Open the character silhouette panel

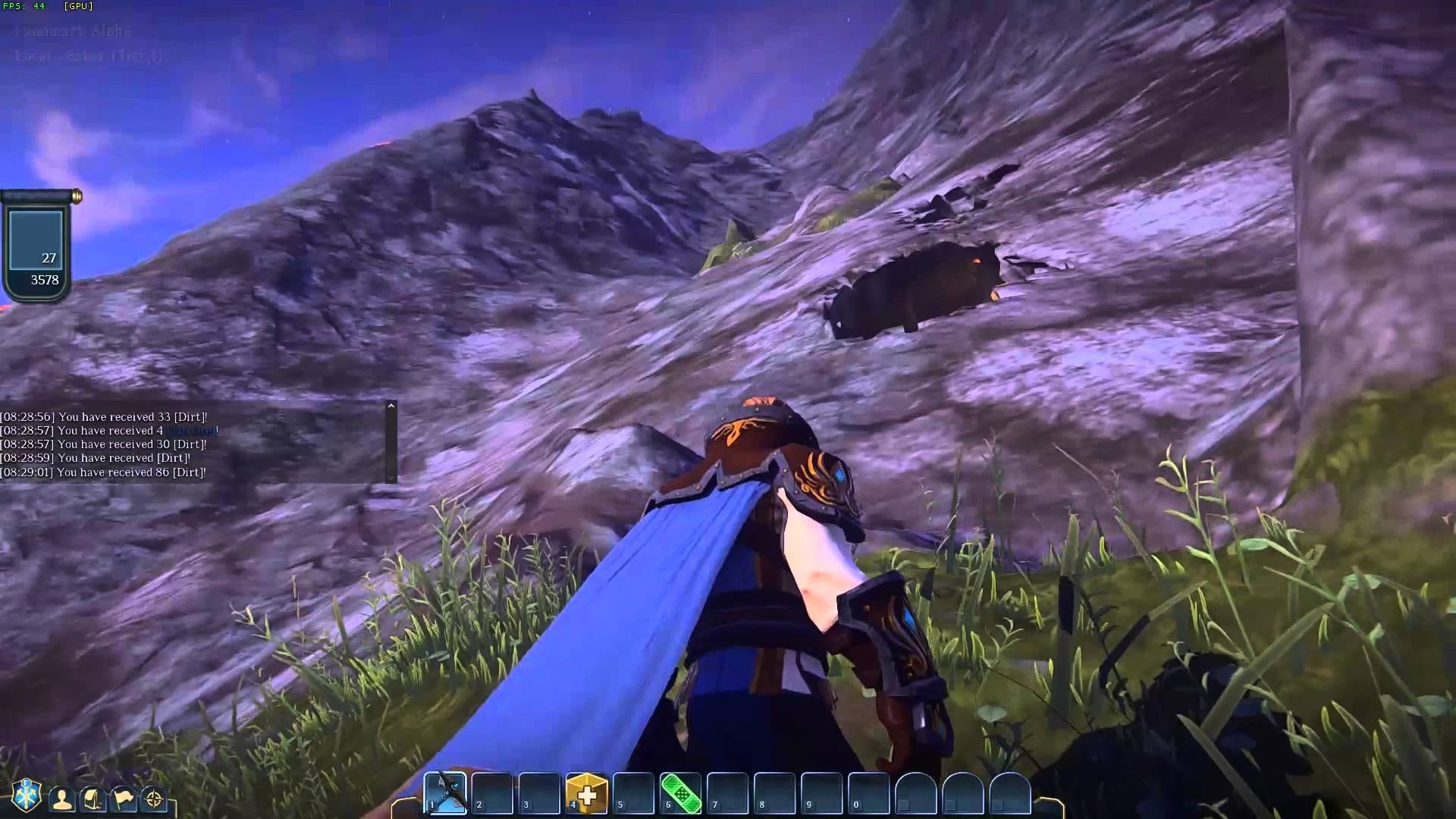tap(62, 799)
